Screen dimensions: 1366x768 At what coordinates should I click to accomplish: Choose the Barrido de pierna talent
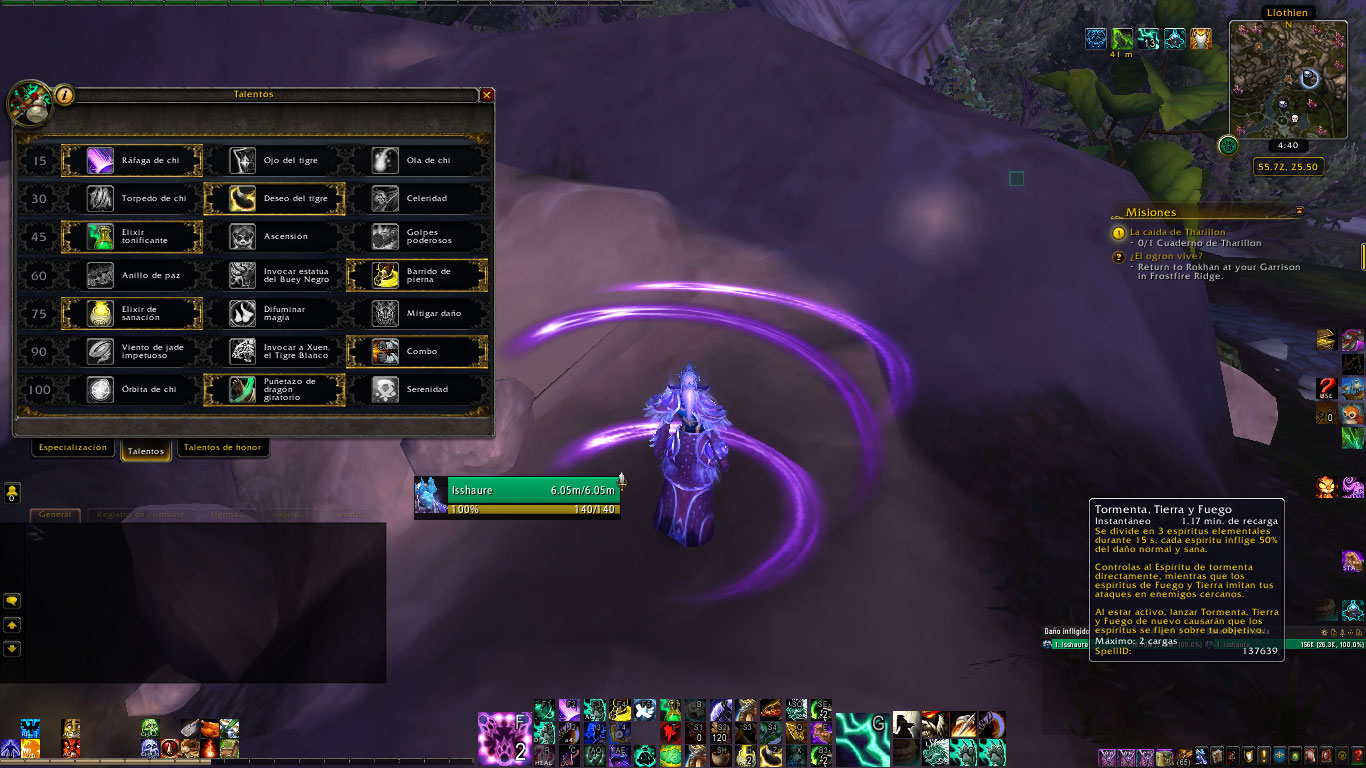416,275
